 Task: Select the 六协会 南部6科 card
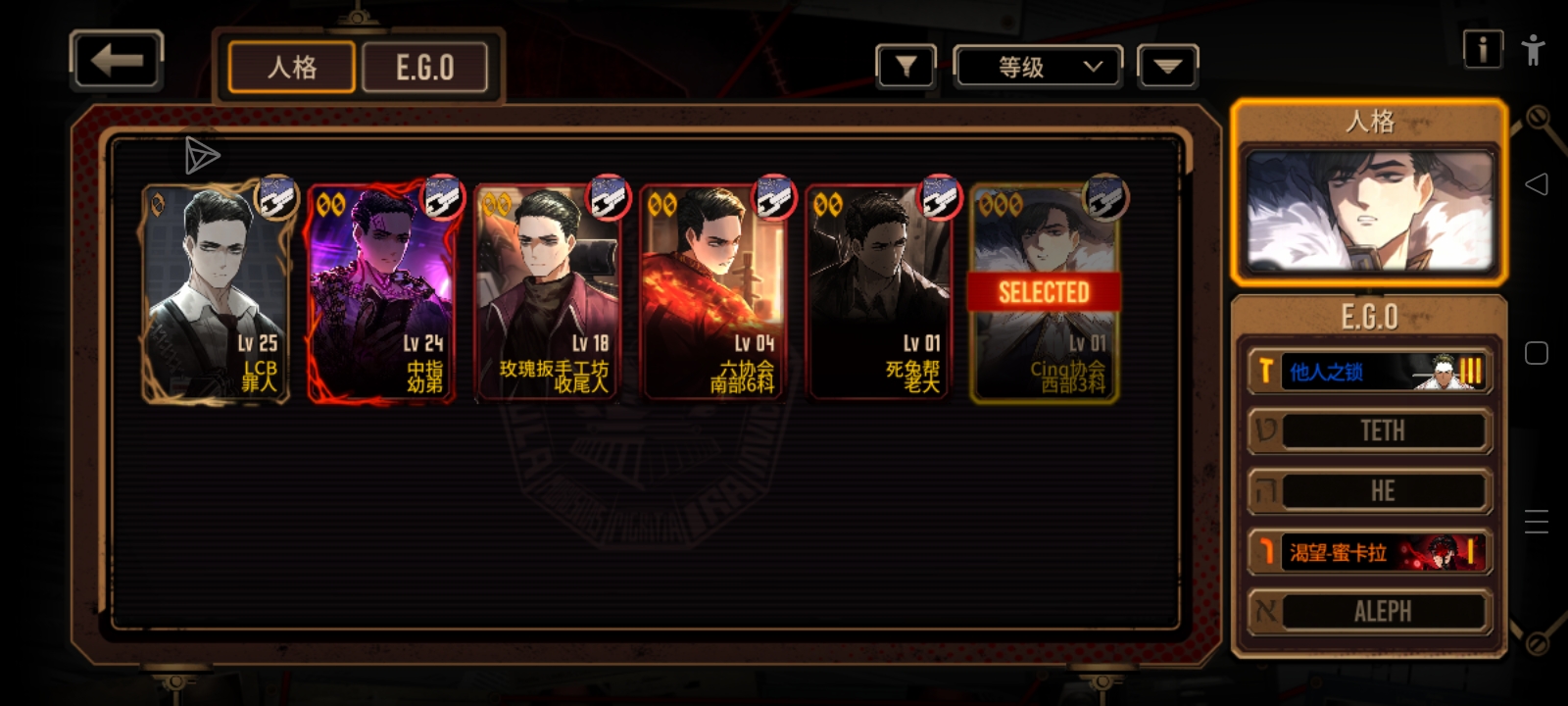(713, 292)
